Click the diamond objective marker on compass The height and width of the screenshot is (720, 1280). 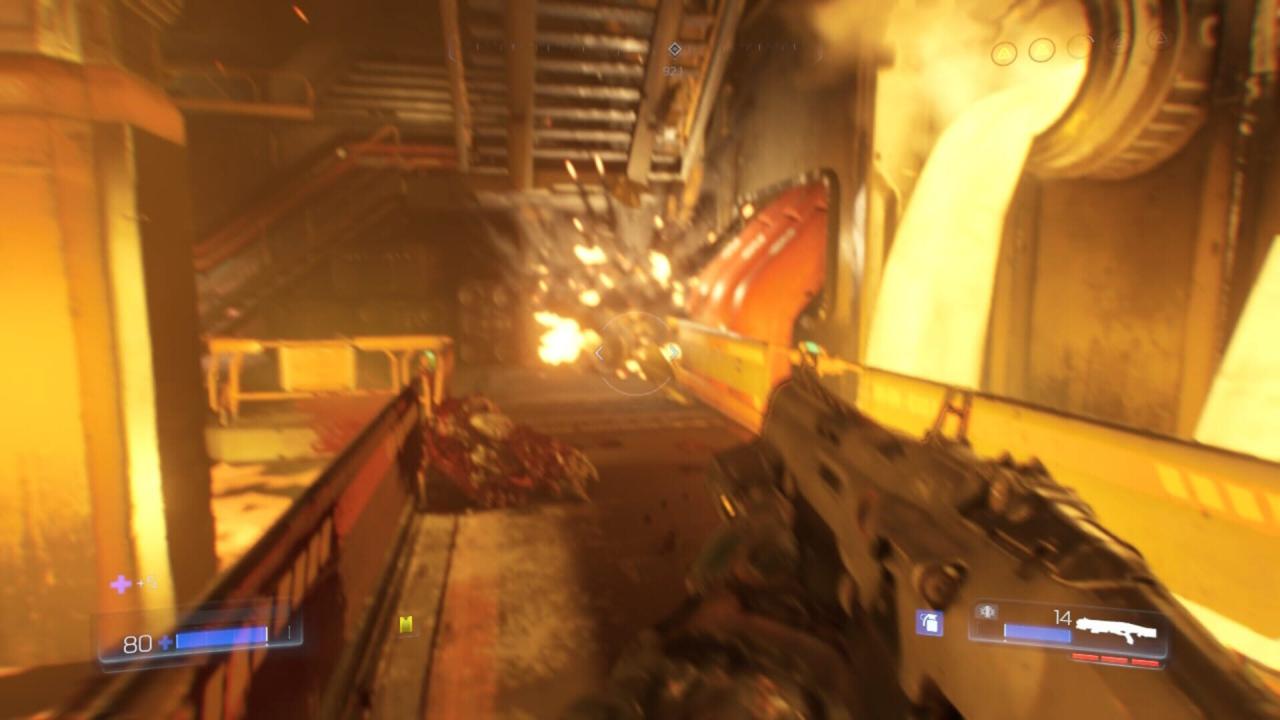tap(674, 49)
